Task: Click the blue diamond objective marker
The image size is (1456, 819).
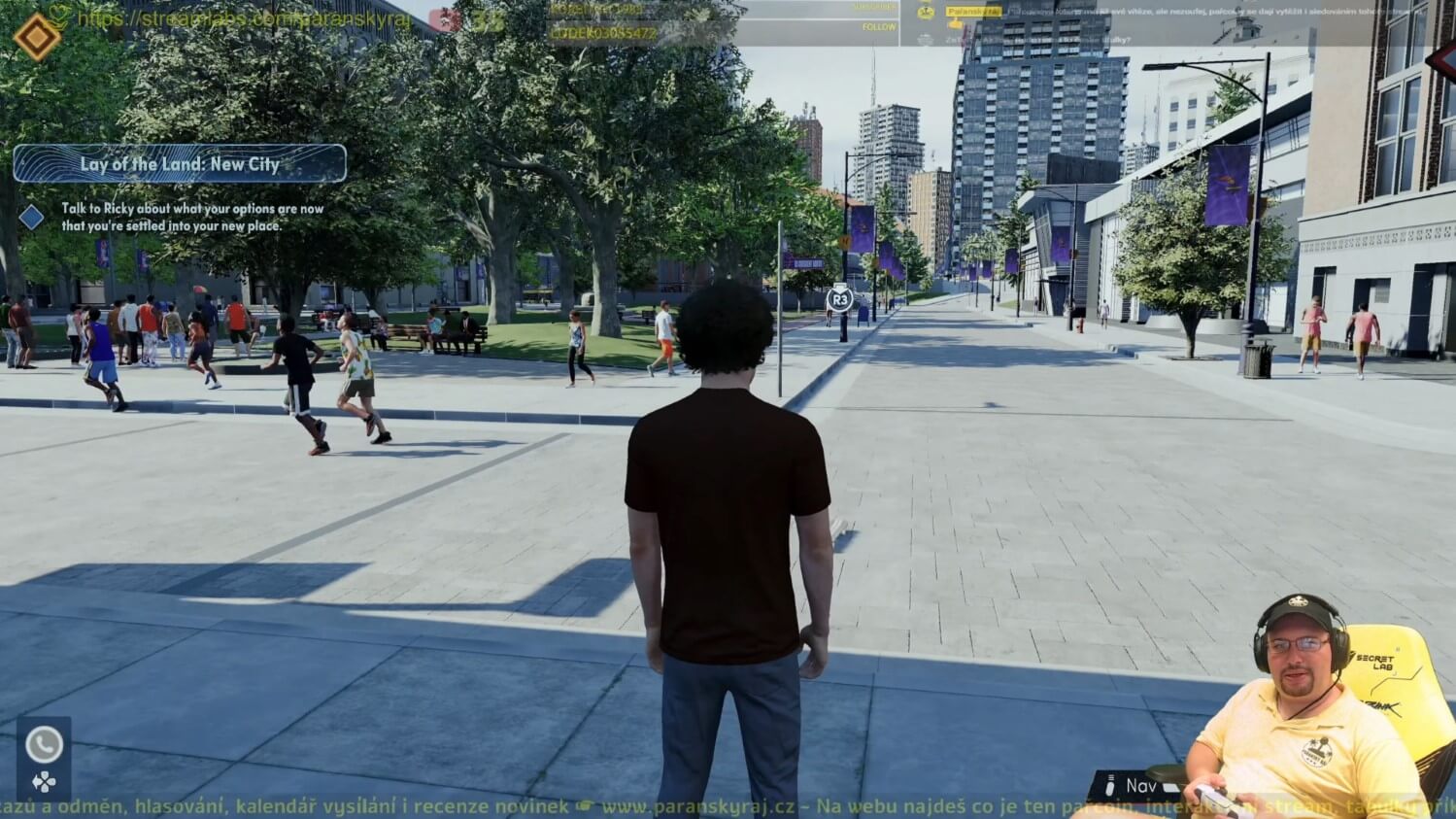Action: point(32,217)
